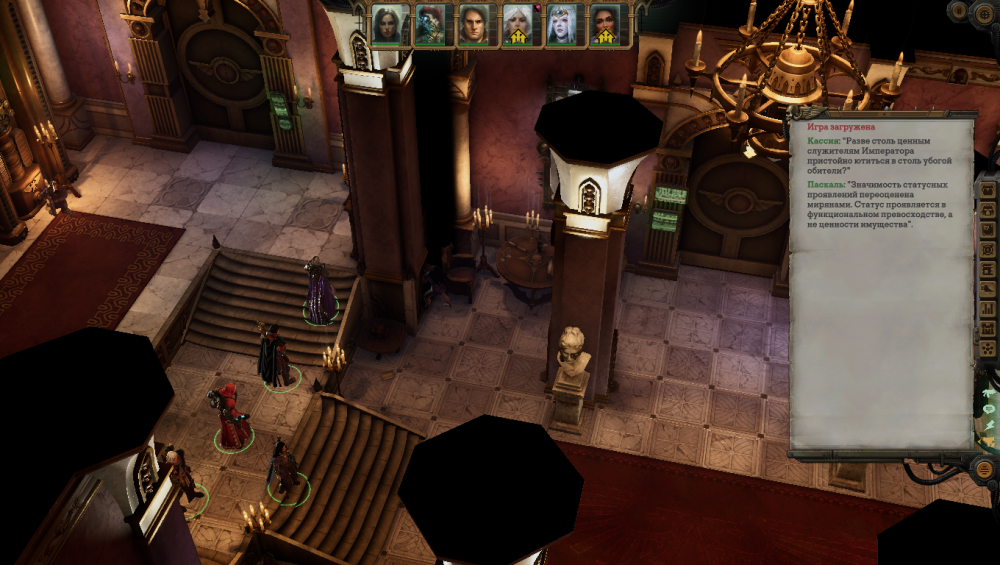Pick the pale jeweled-headdress woman portrait
This screenshot has height=565, width=1000.
point(561,25)
